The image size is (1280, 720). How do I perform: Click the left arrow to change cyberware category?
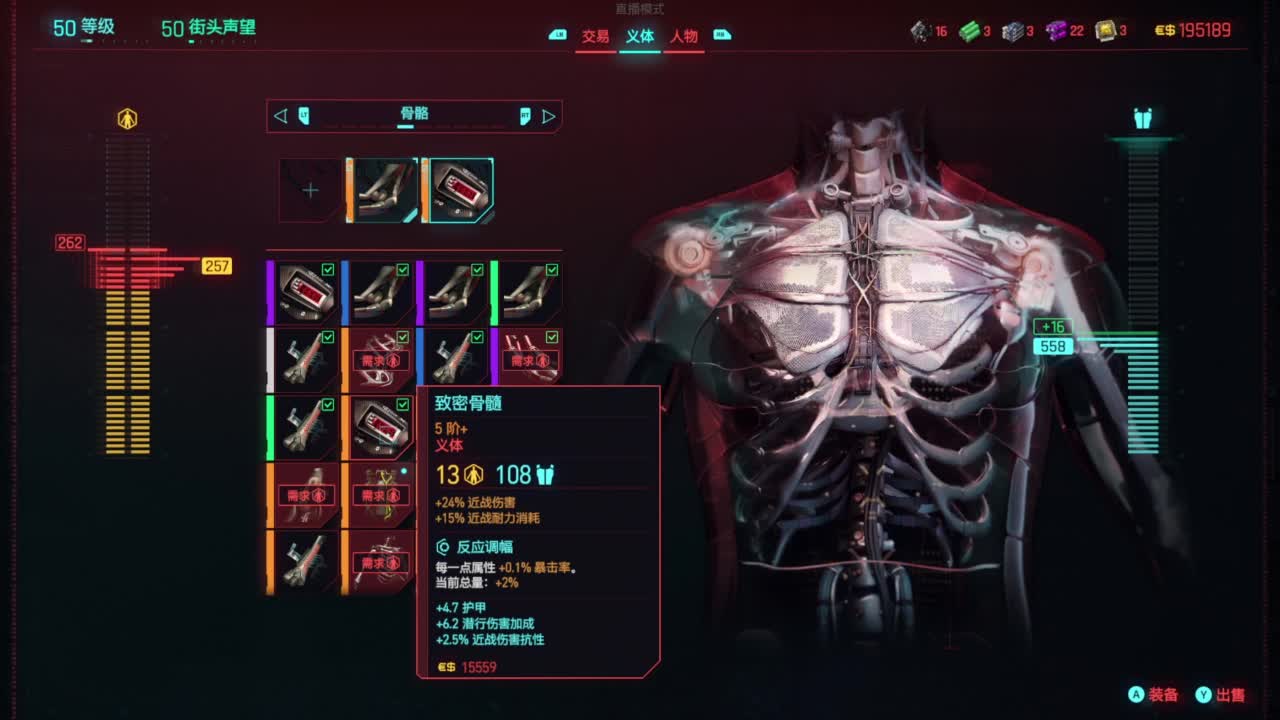click(279, 116)
